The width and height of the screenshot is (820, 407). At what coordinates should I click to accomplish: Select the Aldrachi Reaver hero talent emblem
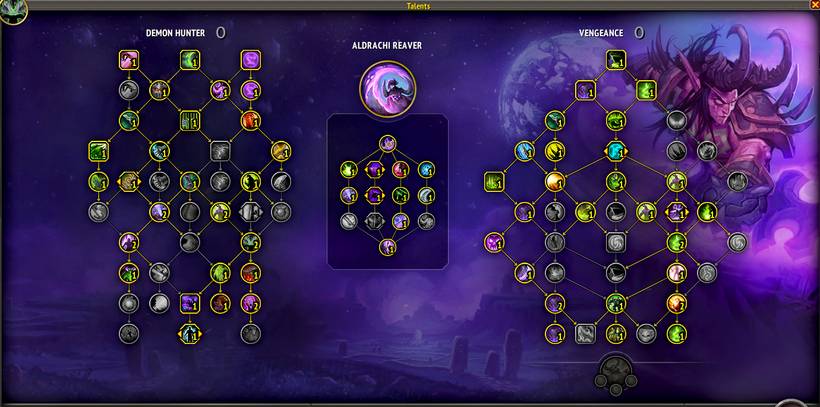(x=387, y=86)
